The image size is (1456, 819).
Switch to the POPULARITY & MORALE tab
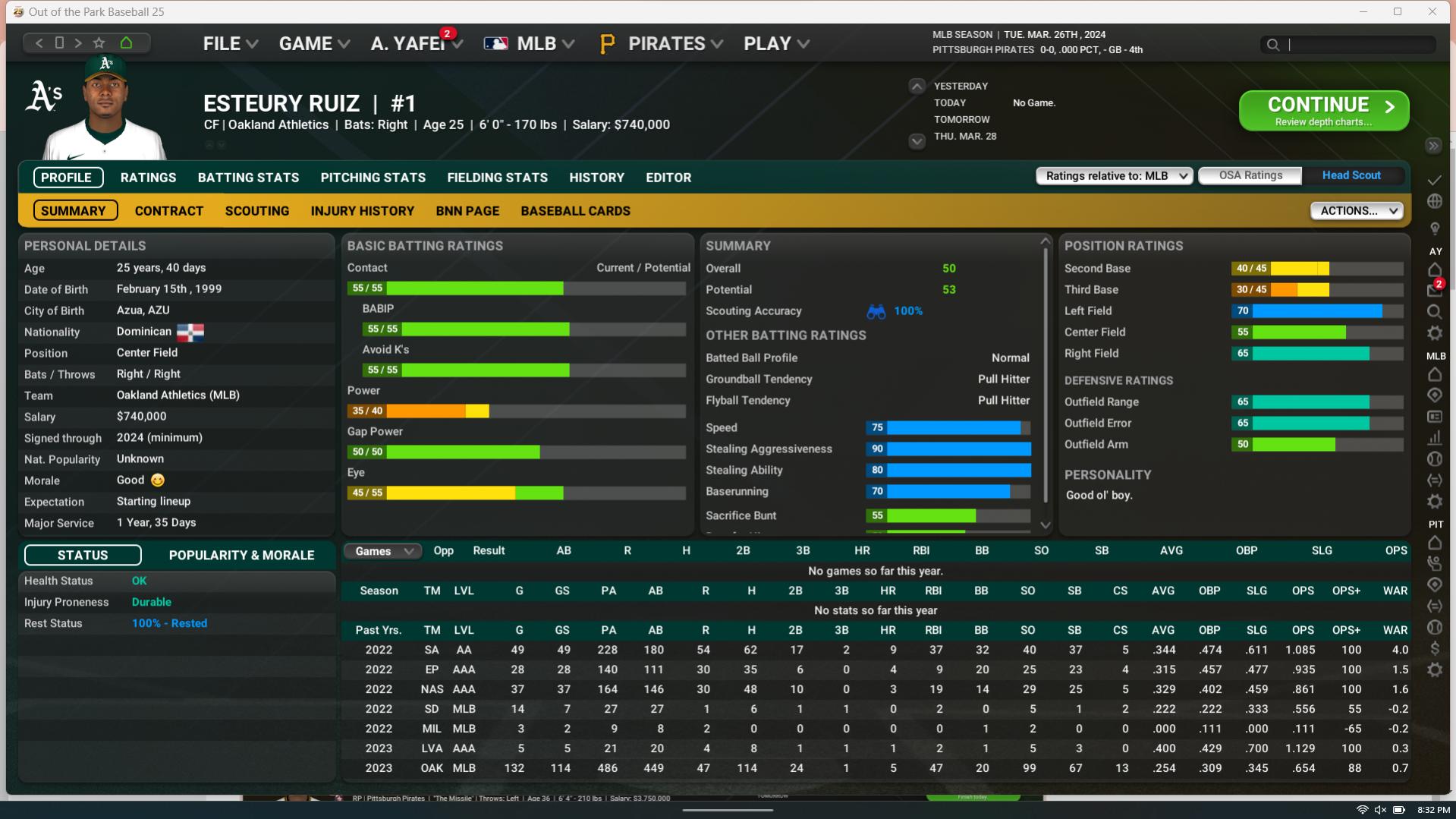click(x=241, y=555)
